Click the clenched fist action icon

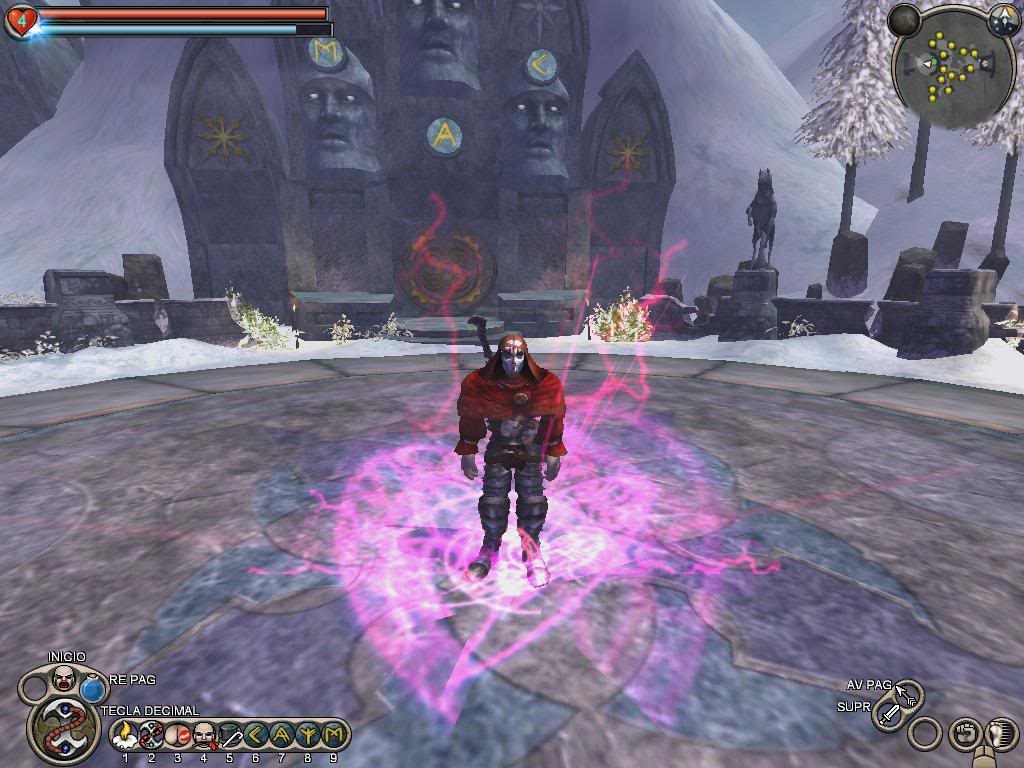963,733
